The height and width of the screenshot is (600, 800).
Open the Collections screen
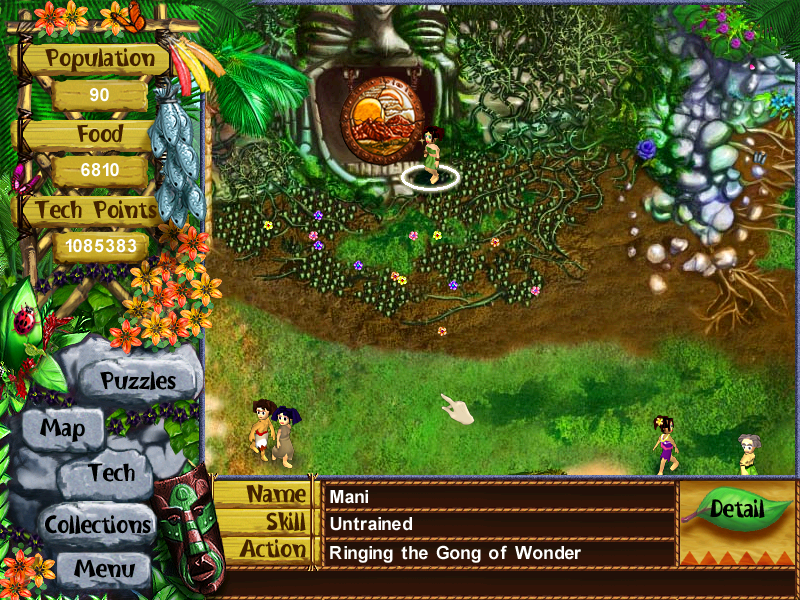pyautogui.click(x=97, y=524)
